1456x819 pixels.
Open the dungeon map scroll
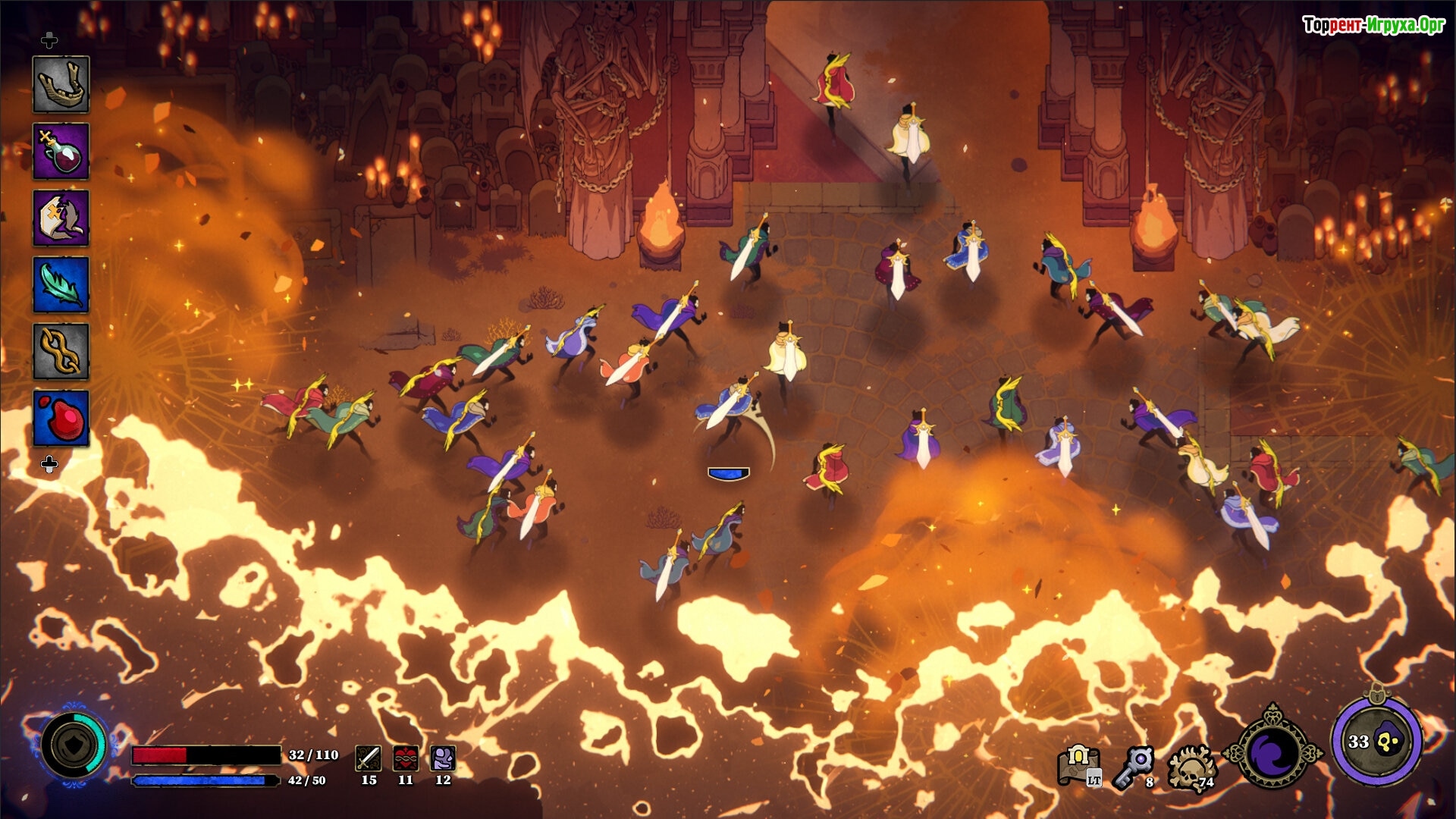[1079, 764]
